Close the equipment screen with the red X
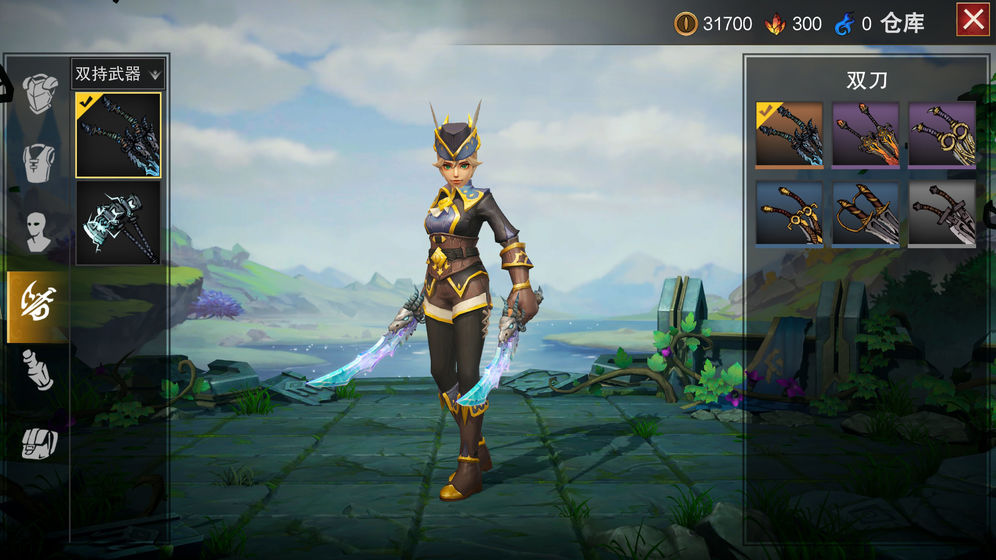Screen dimensions: 996x560 point(973,21)
